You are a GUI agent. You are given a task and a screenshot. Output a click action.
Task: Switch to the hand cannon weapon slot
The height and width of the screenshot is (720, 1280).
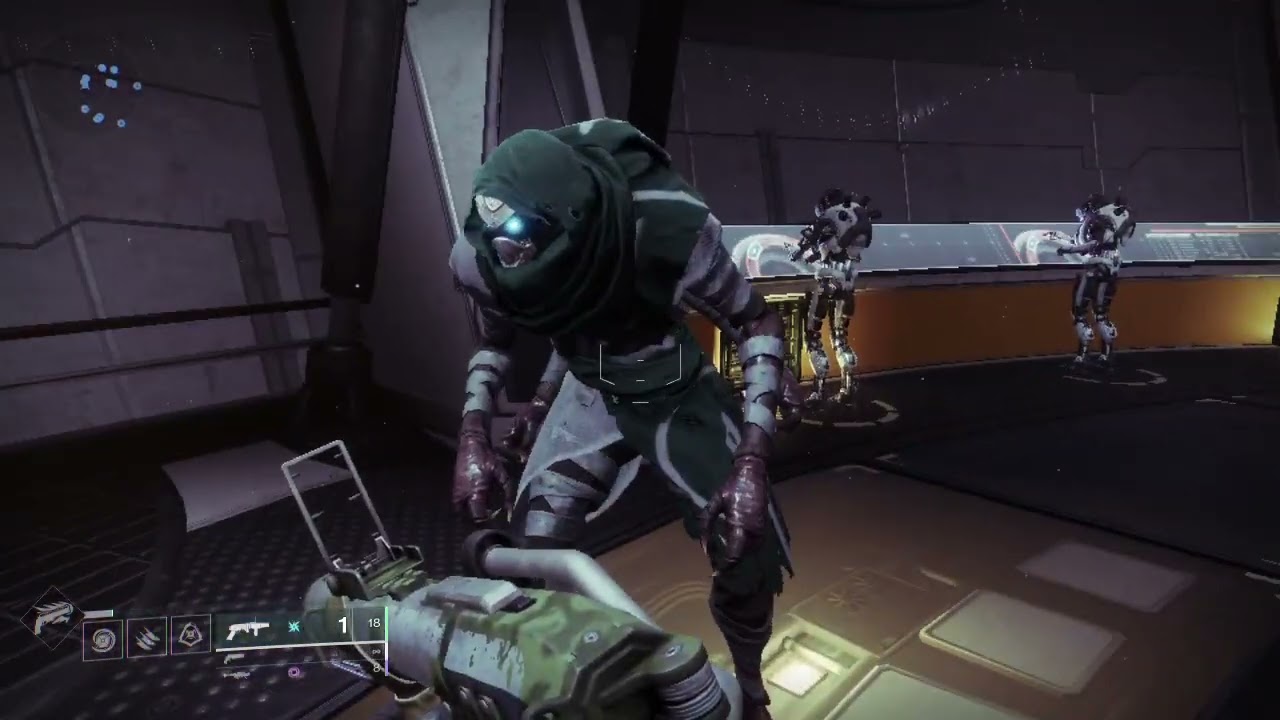tap(232, 658)
